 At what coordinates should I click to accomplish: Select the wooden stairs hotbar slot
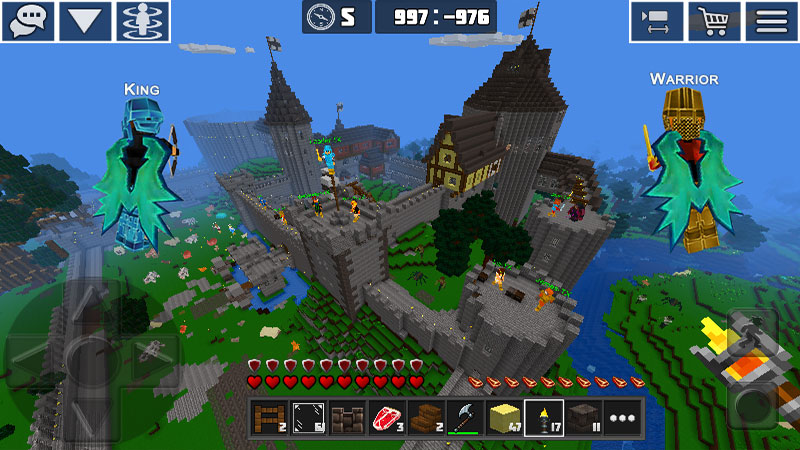coord(426,418)
